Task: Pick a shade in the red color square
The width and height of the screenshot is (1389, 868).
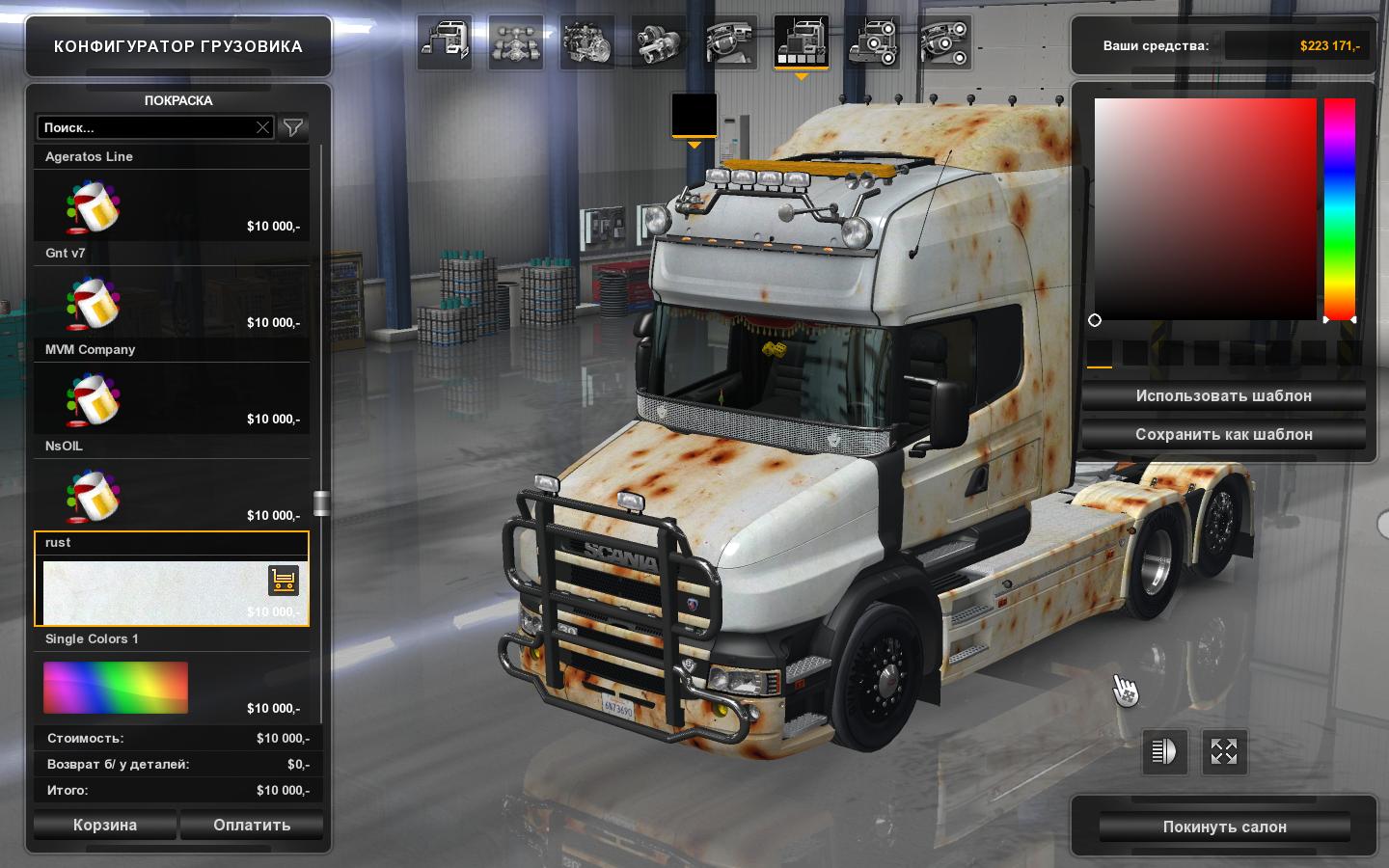Action: pyautogui.click(x=1205, y=208)
